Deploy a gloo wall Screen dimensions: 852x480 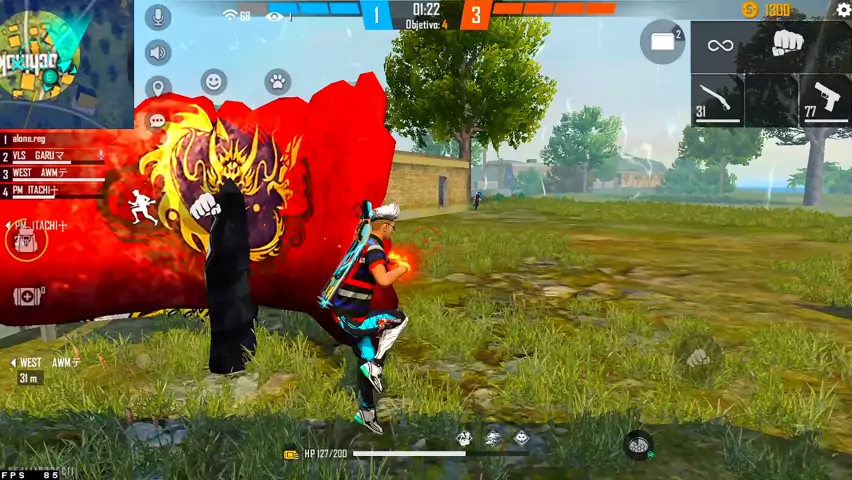662,42
